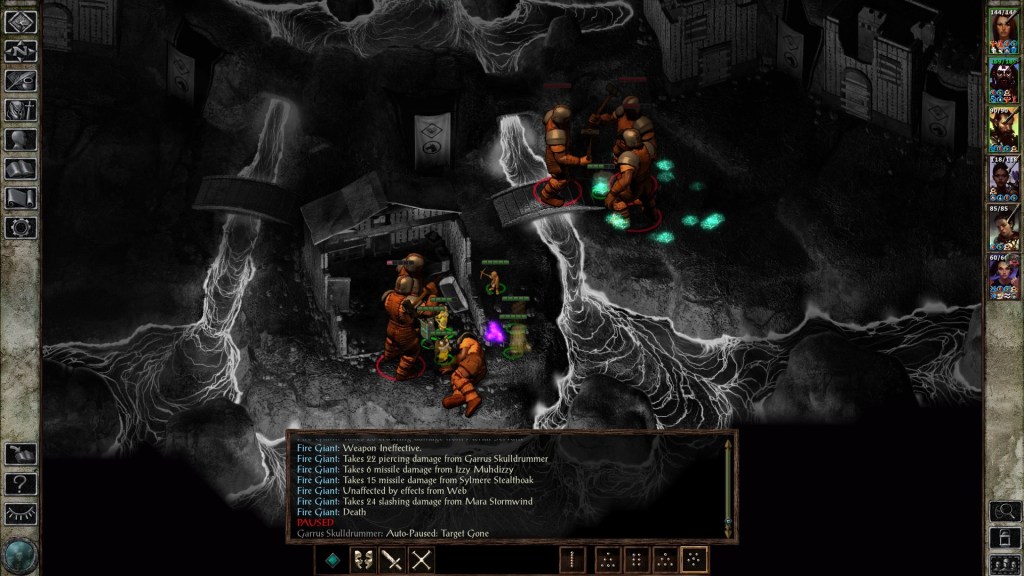Open the area map screen
The image size is (1024, 576).
[x=20, y=51]
